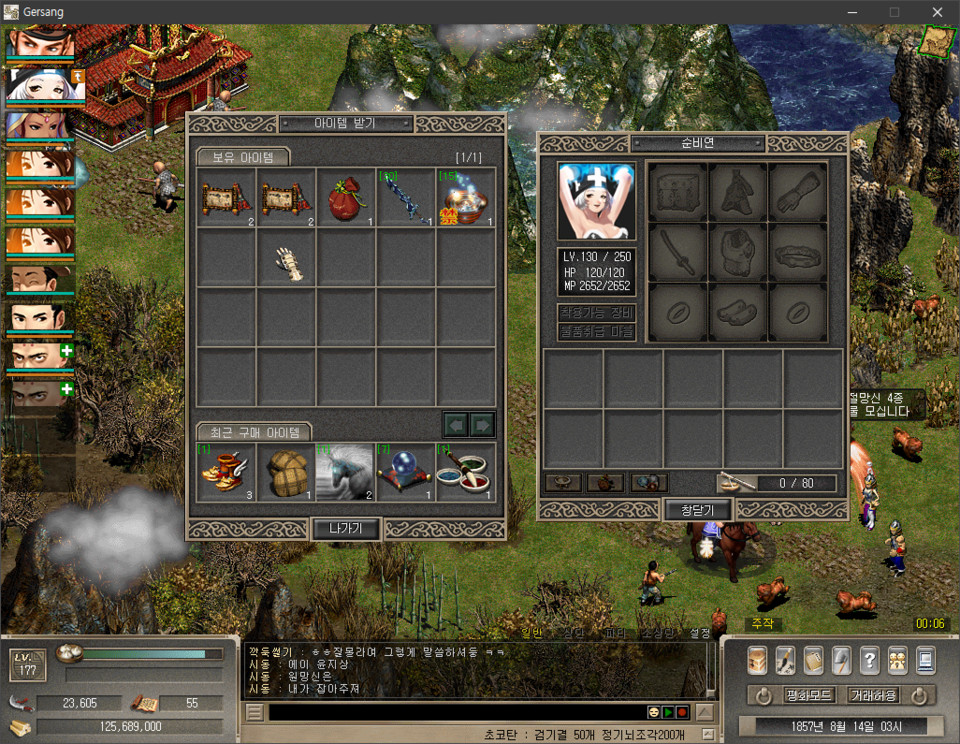This screenshot has width=960, height=744.
Task: Go to previous item page arrow
Action: point(456,425)
